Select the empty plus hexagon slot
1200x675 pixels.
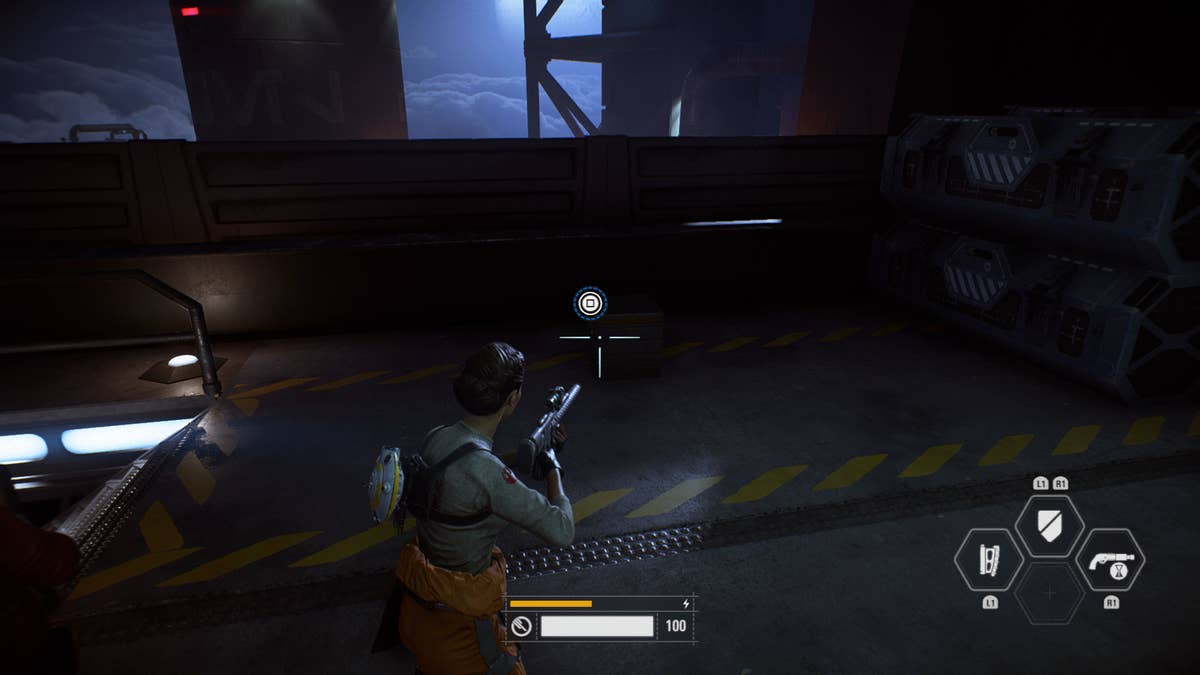(x=1049, y=594)
